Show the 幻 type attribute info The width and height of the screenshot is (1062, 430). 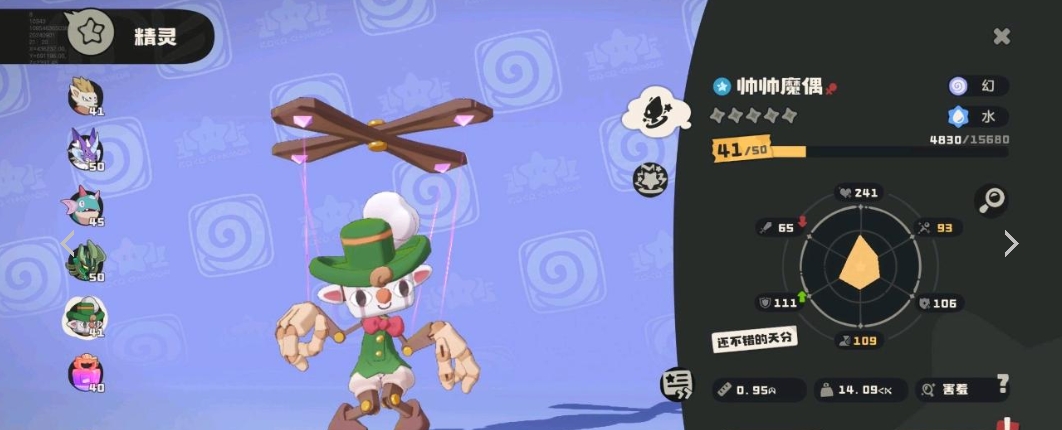click(x=977, y=86)
